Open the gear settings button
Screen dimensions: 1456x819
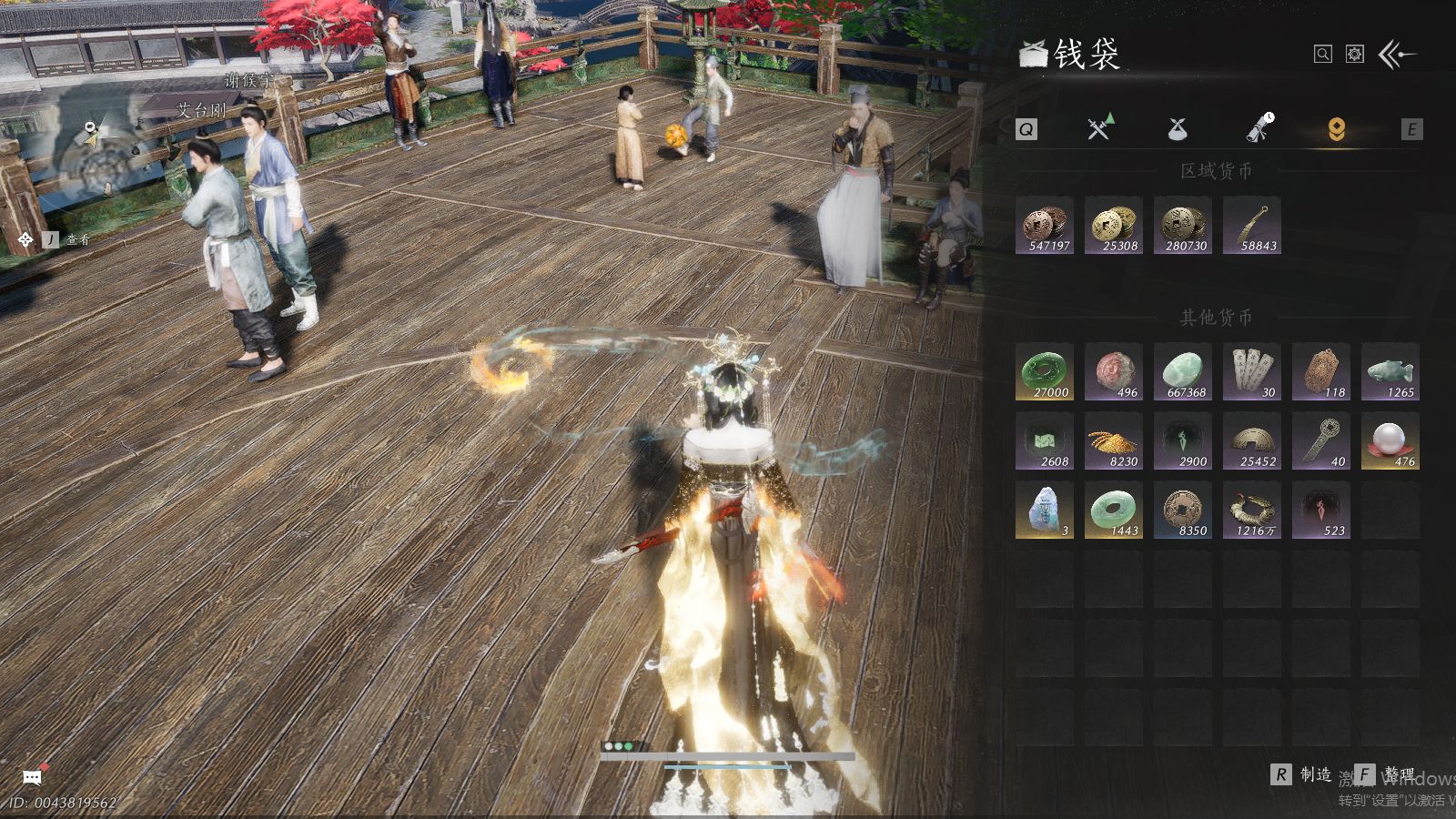click(1355, 55)
